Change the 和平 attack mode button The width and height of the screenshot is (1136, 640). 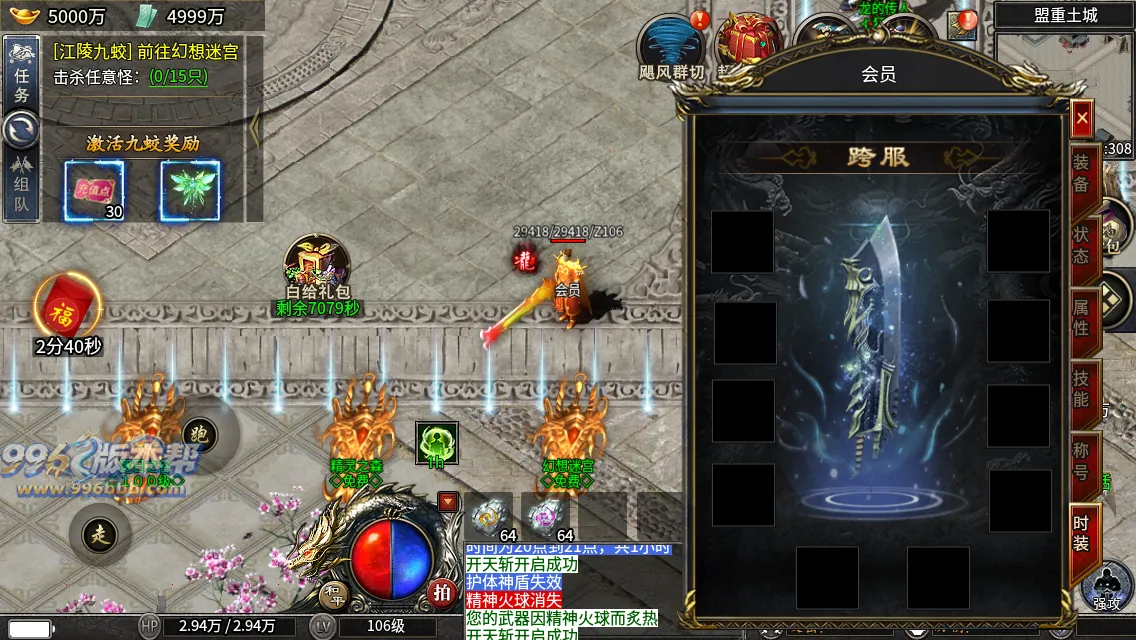(x=334, y=596)
